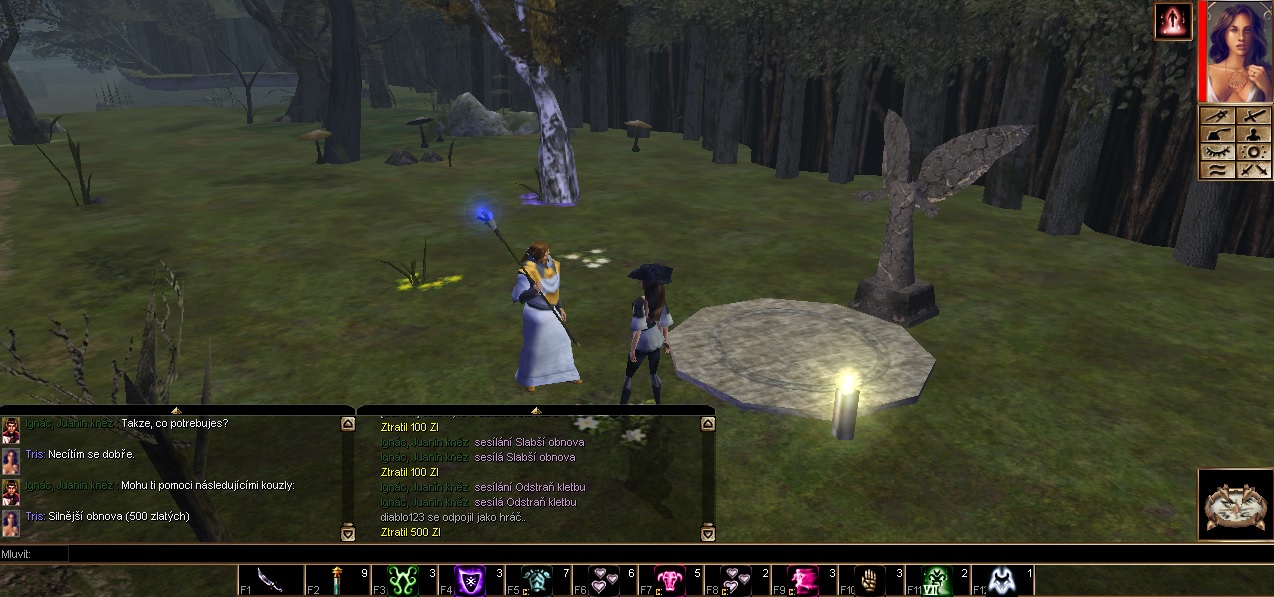Screen dimensions: 1274x597
Task: Cast the green tendrils spell in F3
Action: coord(403,580)
